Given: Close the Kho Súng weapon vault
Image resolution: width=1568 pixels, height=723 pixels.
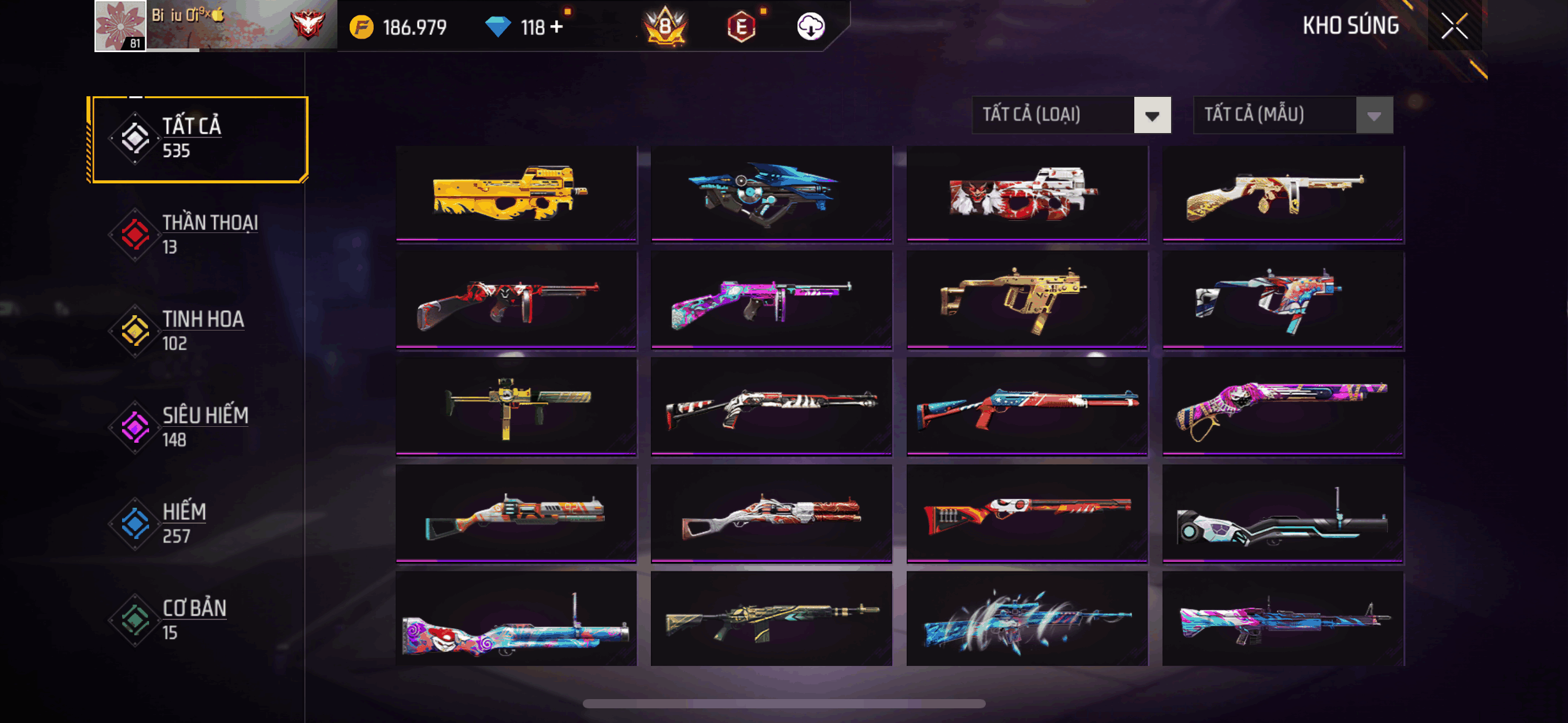Looking at the screenshot, I should [1454, 26].
